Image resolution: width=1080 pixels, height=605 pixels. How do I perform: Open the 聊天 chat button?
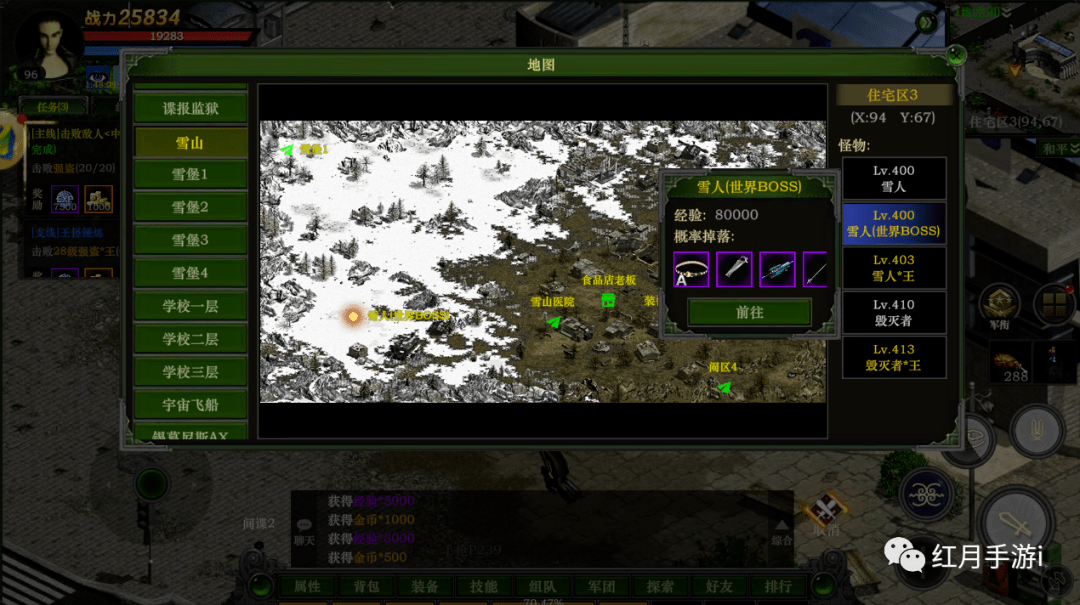click(304, 531)
